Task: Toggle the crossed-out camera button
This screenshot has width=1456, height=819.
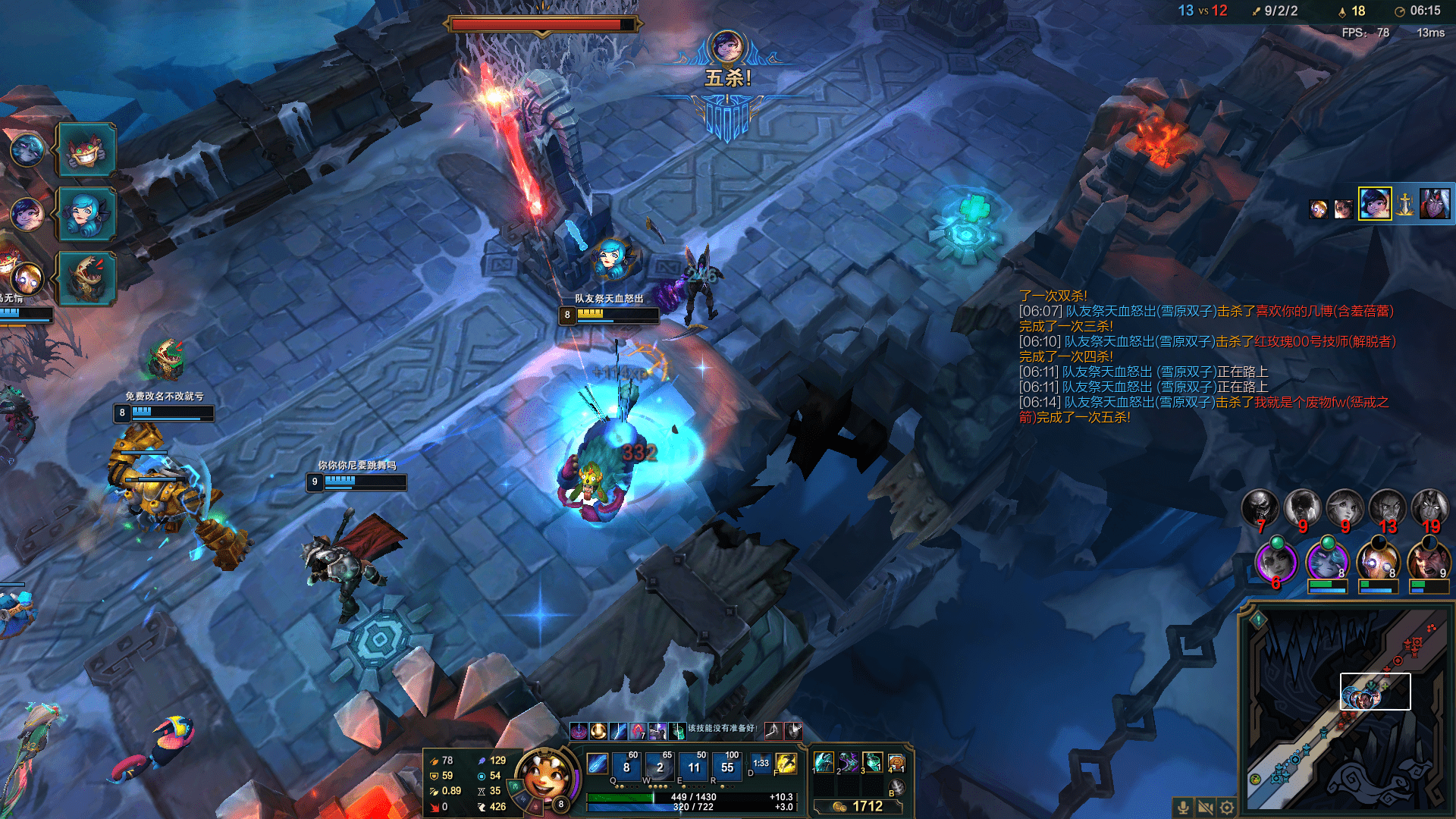Action: [1205, 807]
